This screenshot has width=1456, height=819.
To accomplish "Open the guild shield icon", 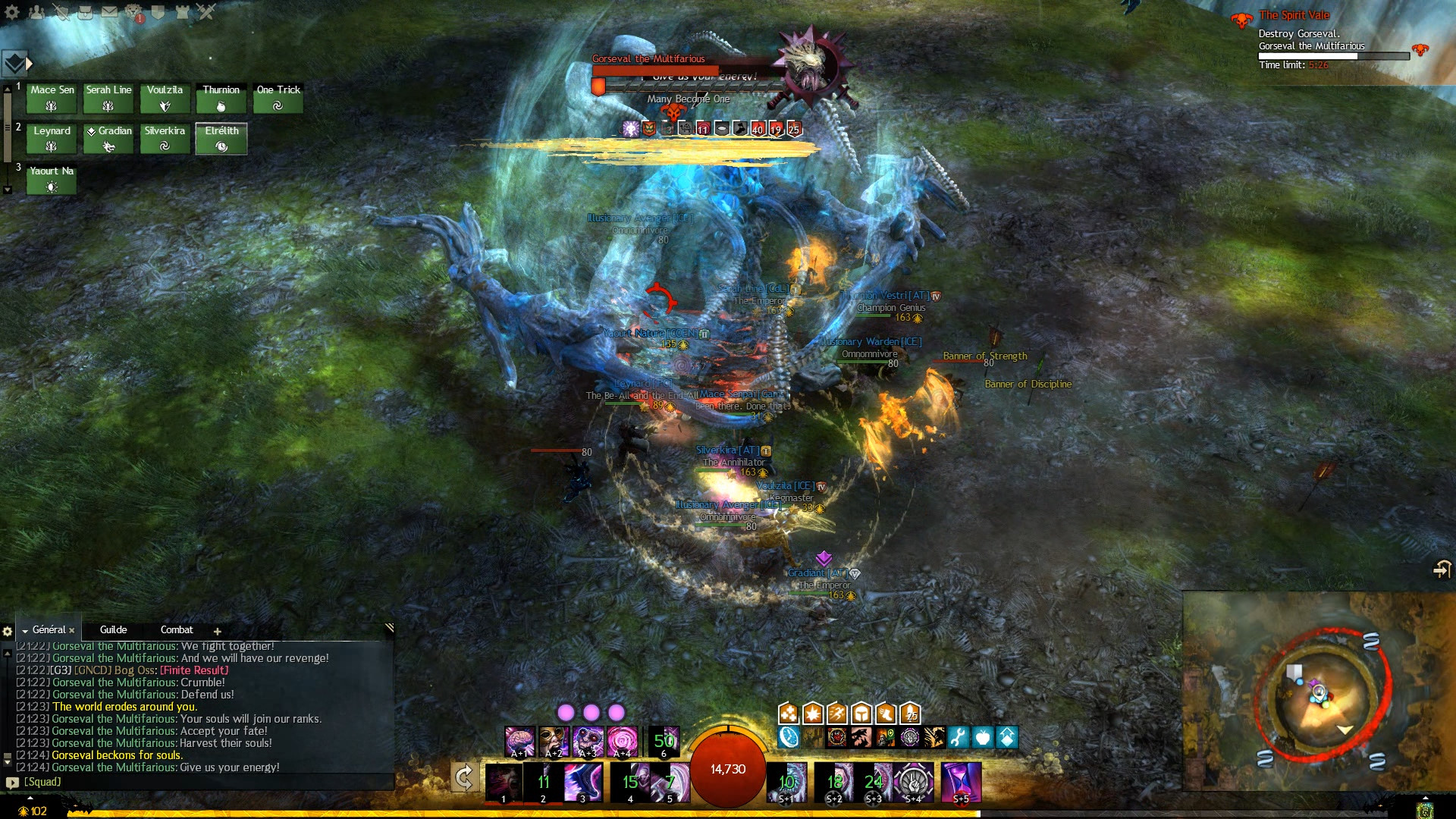I will 158,12.
